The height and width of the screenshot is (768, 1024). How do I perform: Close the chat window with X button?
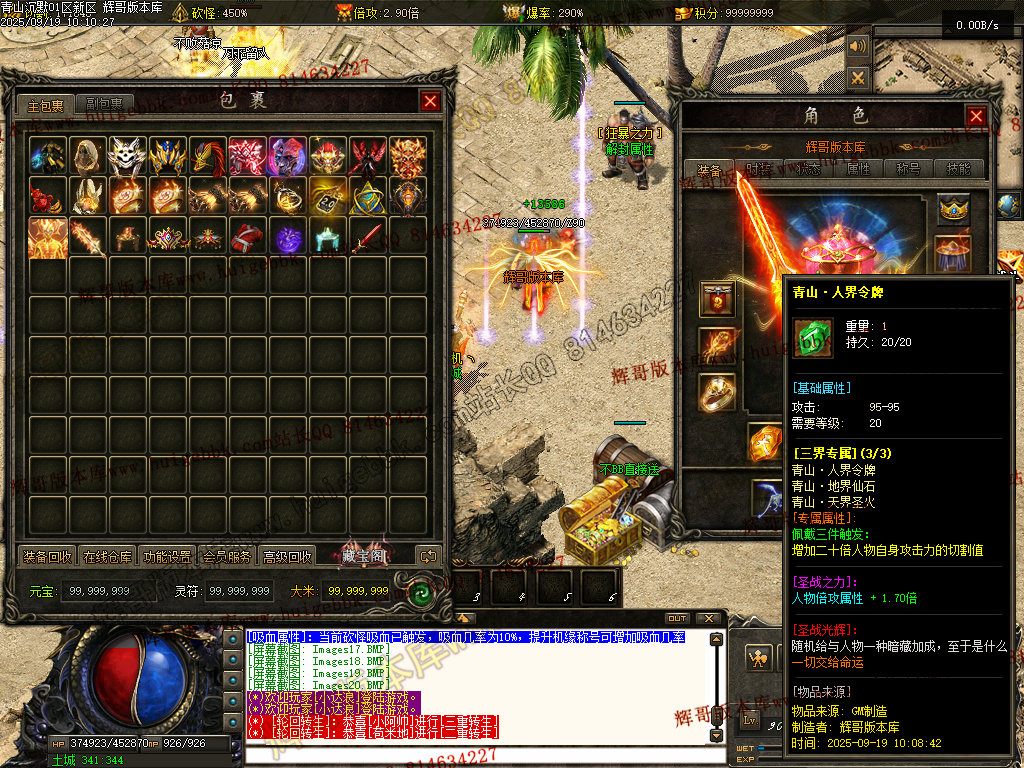coord(709,618)
